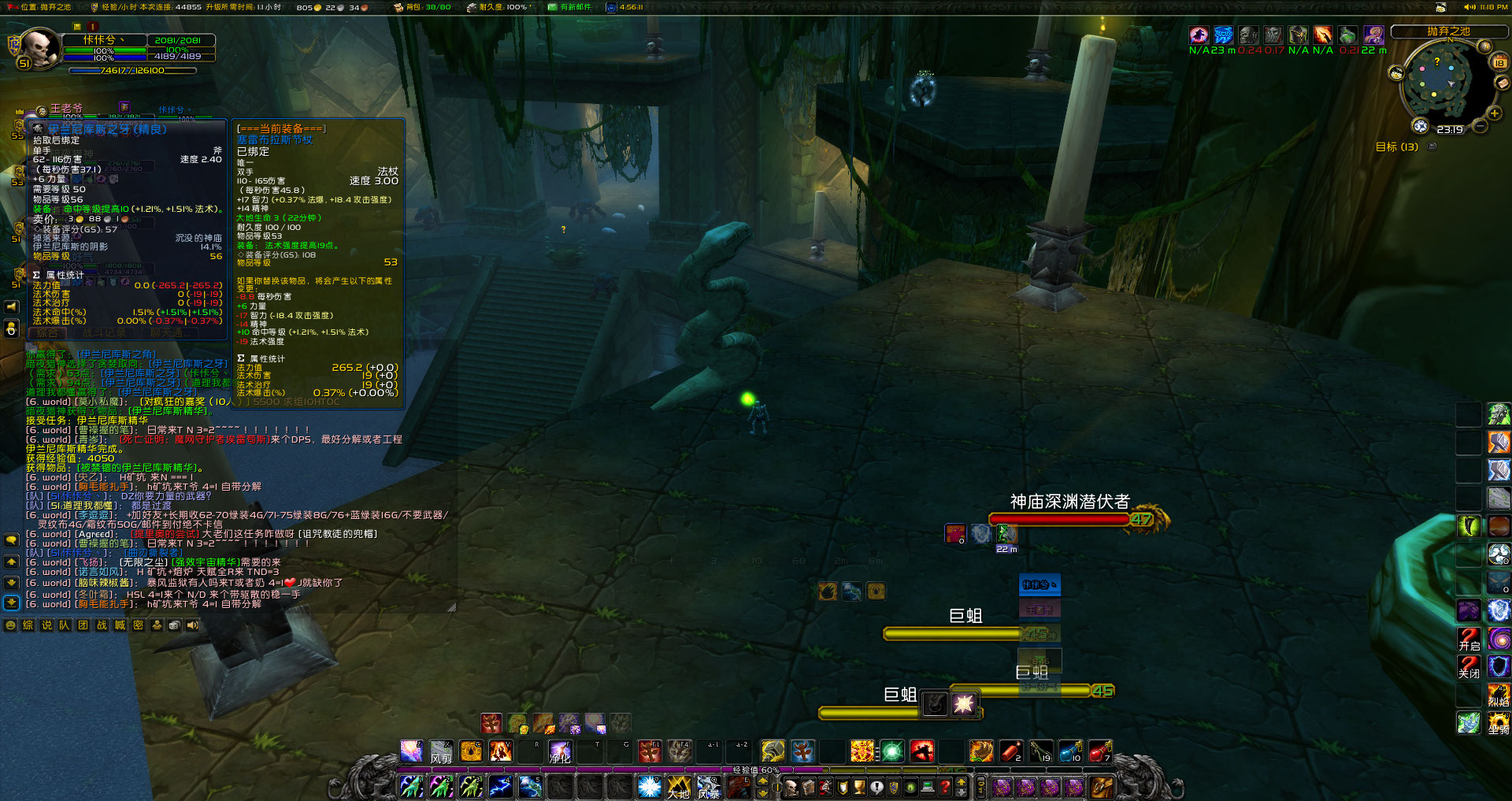This screenshot has height=801, width=1512.
Task: Select the 净化 spell icon
Action: tap(559, 752)
